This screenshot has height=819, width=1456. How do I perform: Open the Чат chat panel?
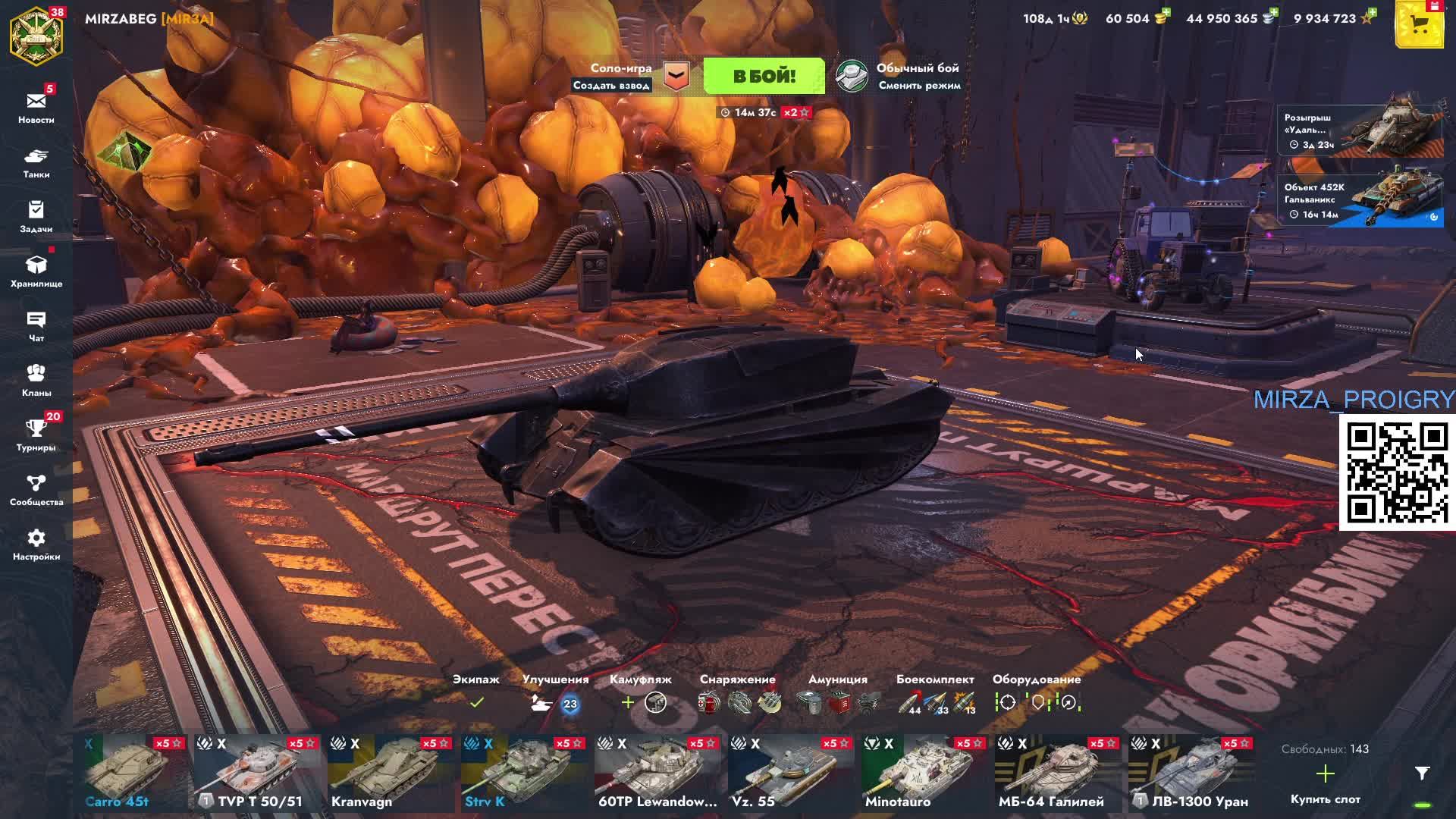[36, 326]
